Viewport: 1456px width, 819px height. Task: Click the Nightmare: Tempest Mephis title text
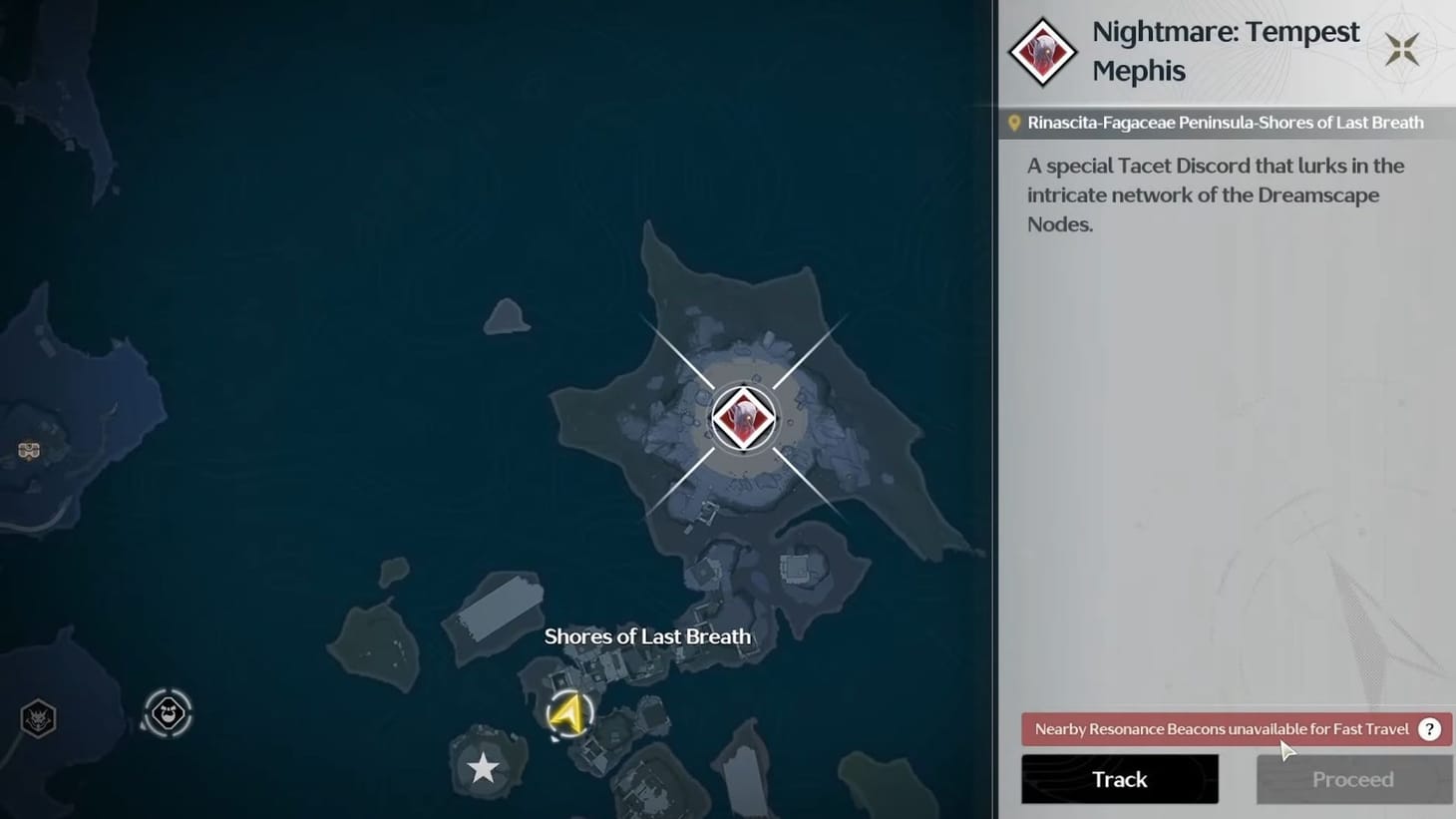pyautogui.click(x=1225, y=50)
